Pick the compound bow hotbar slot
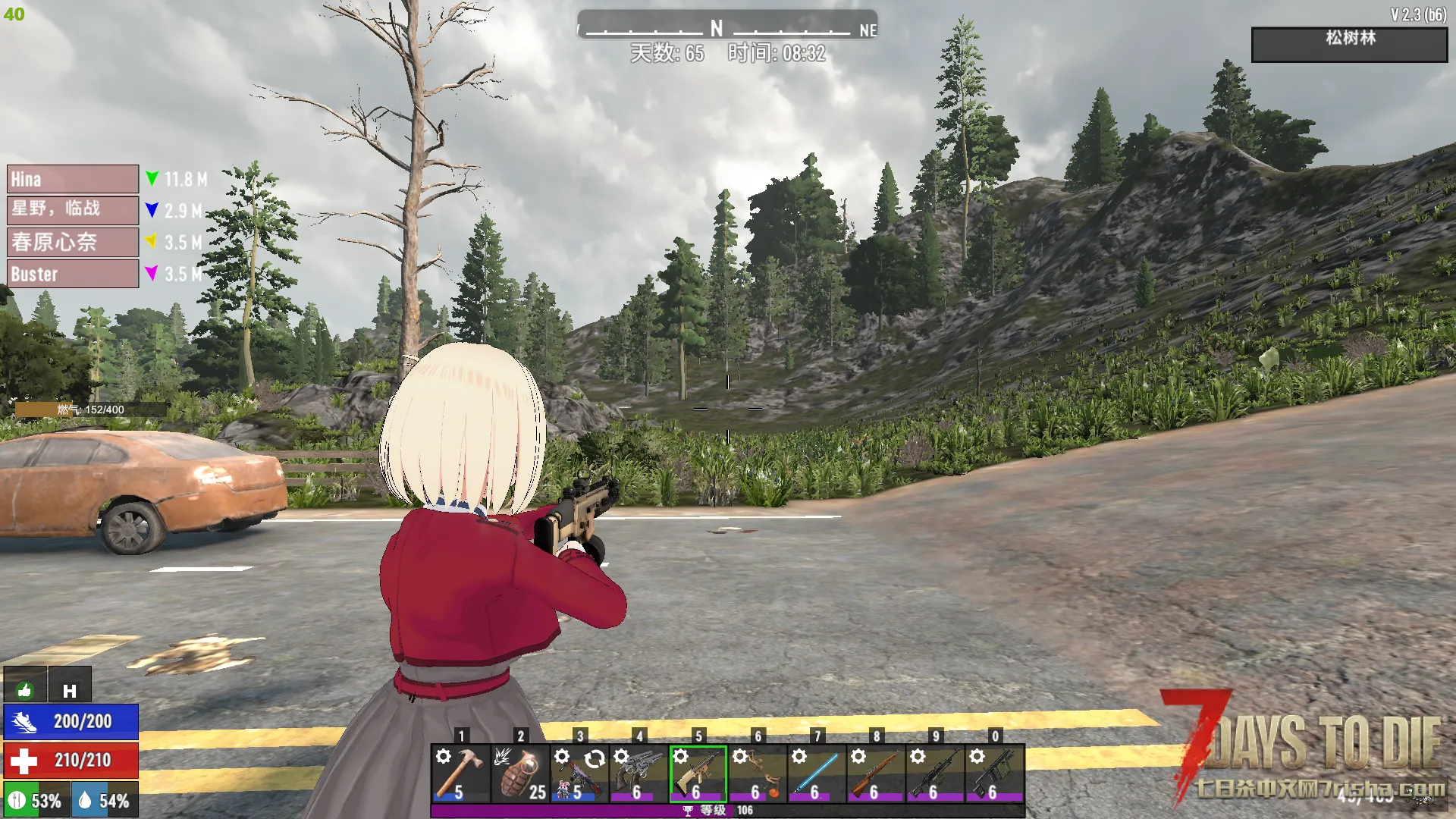 tap(757, 773)
